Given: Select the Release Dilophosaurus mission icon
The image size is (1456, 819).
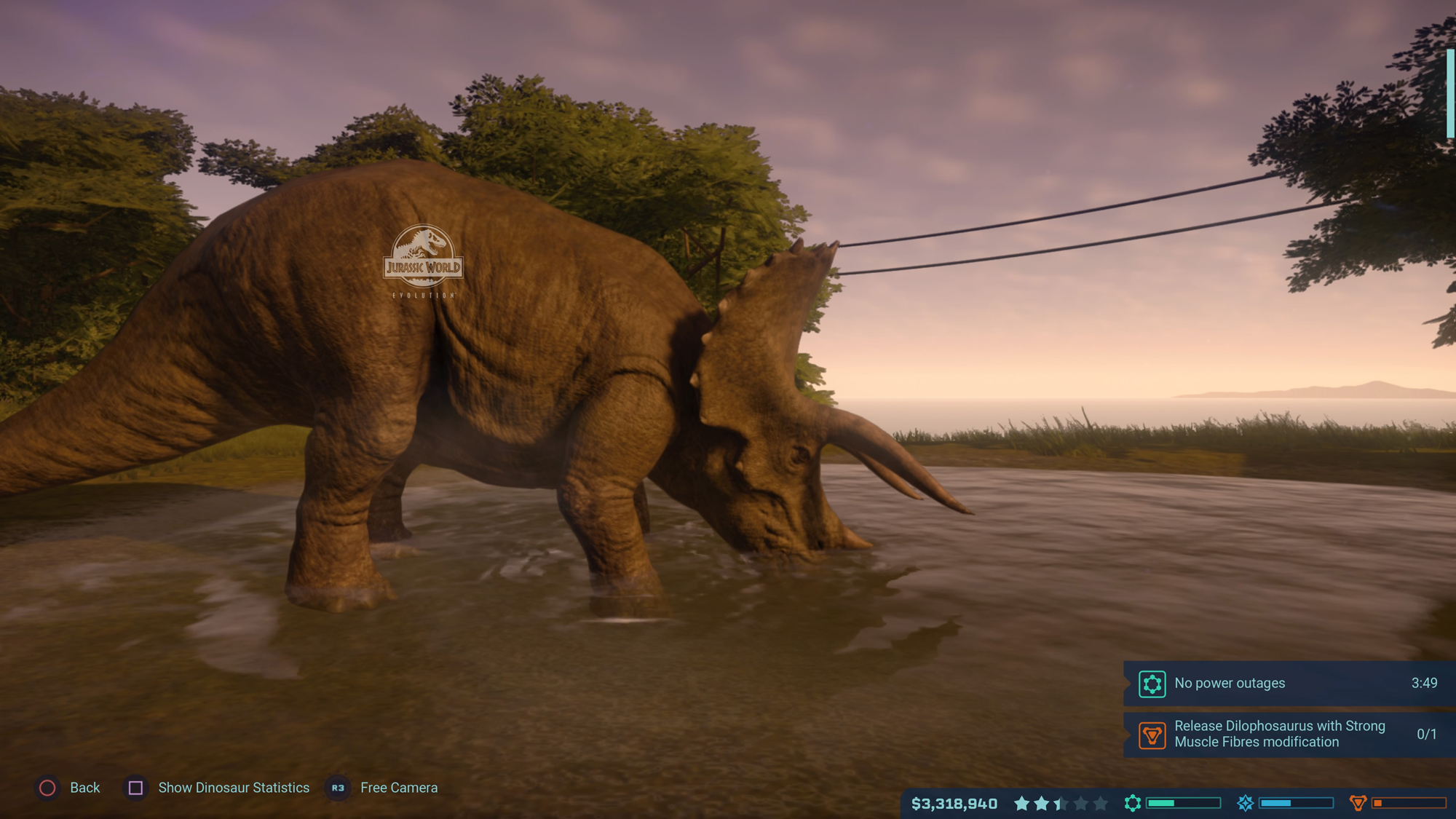Looking at the screenshot, I should tap(1152, 735).
